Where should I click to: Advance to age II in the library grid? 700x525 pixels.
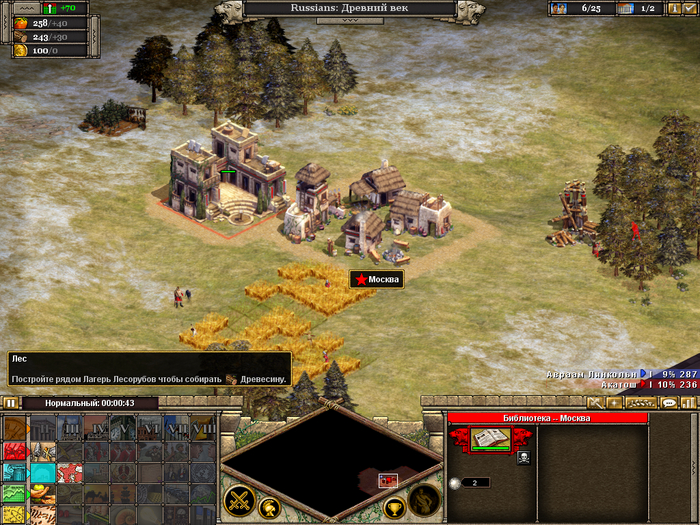tap(43, 428)
